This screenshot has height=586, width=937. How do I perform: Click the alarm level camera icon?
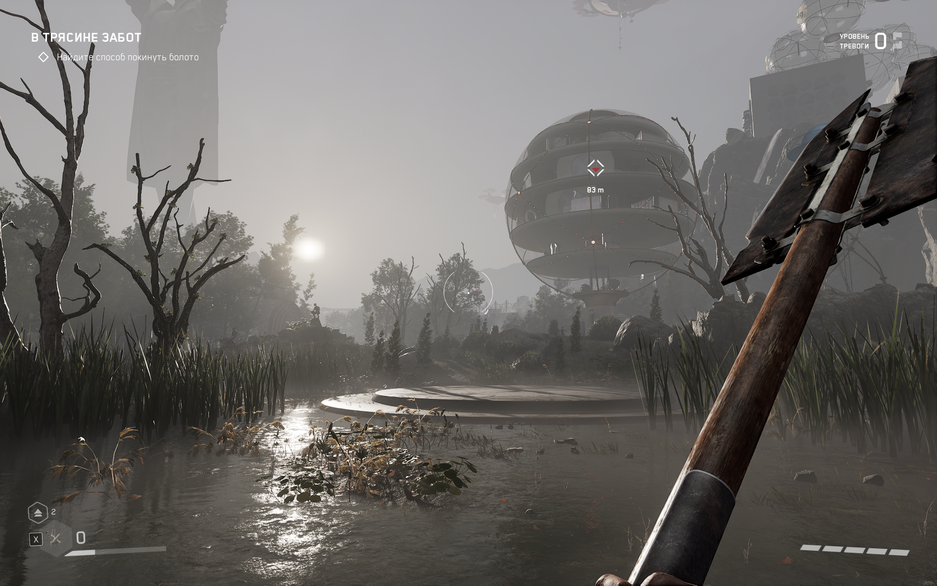coord(897,40)
